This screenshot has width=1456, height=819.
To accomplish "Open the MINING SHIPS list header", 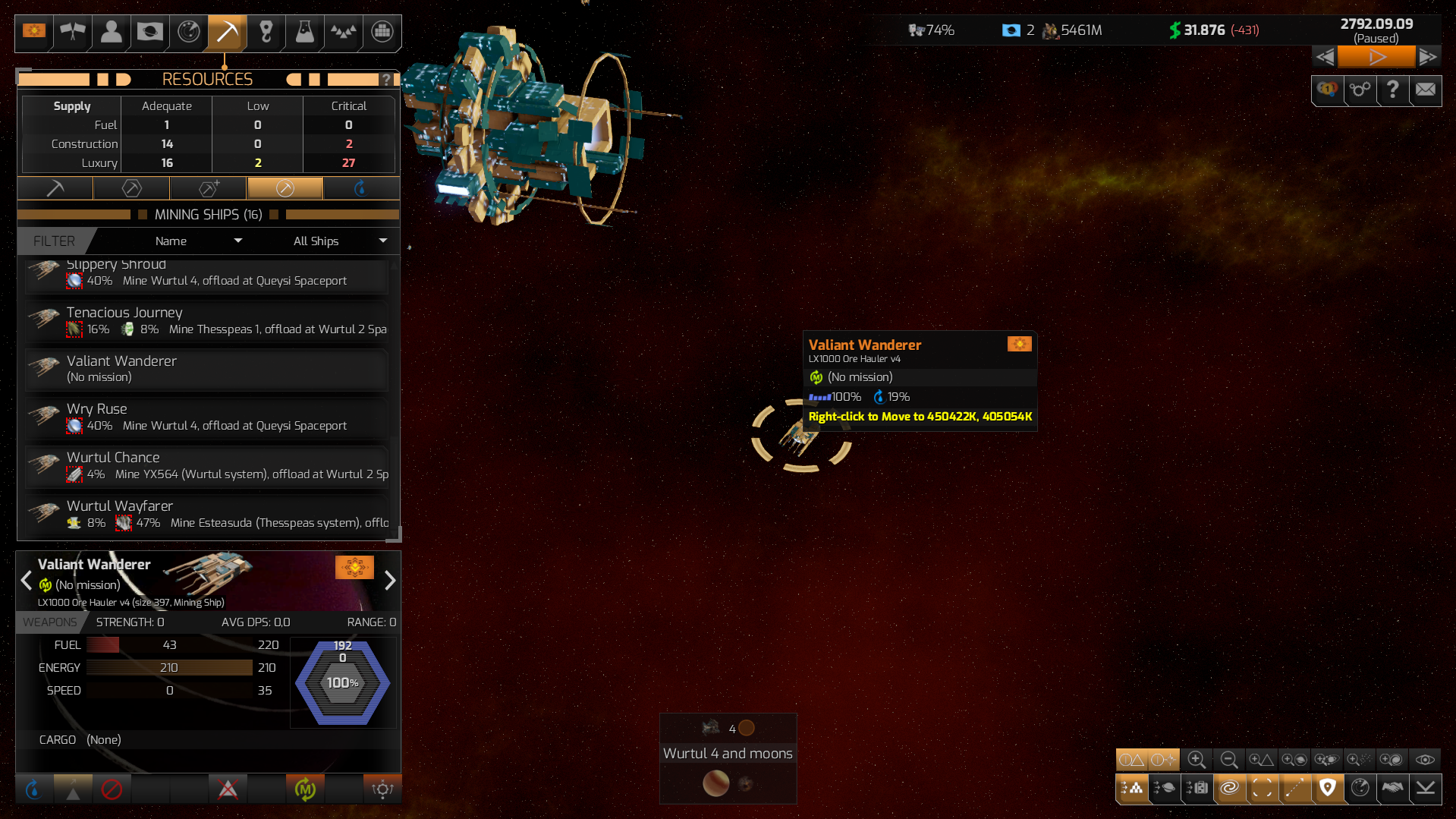I will click(x=208, y=214).
